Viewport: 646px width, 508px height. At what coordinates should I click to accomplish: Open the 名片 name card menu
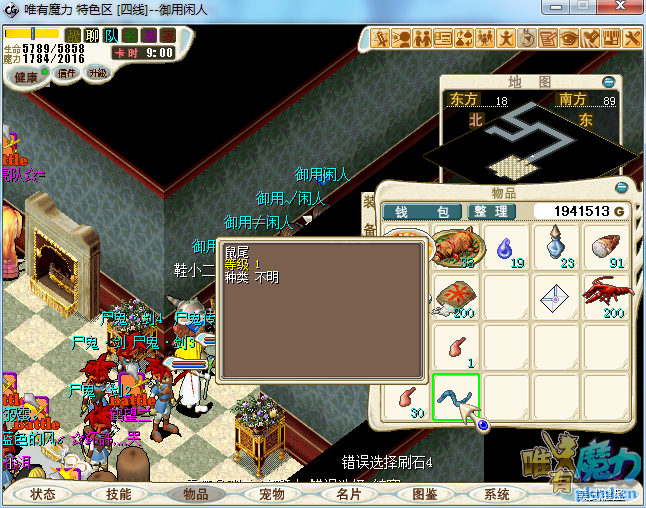pos(348,494)
